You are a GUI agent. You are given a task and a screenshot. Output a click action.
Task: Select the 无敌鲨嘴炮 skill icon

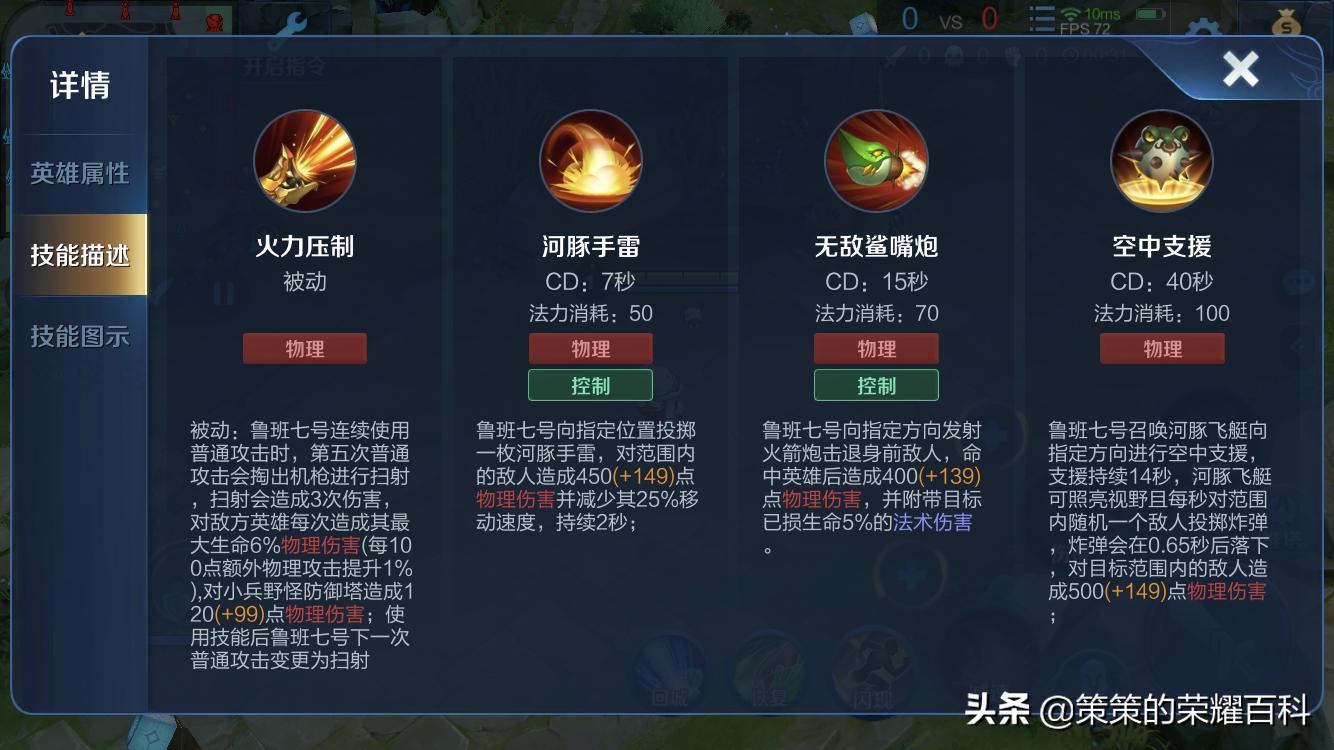click(x=876, y=160)
